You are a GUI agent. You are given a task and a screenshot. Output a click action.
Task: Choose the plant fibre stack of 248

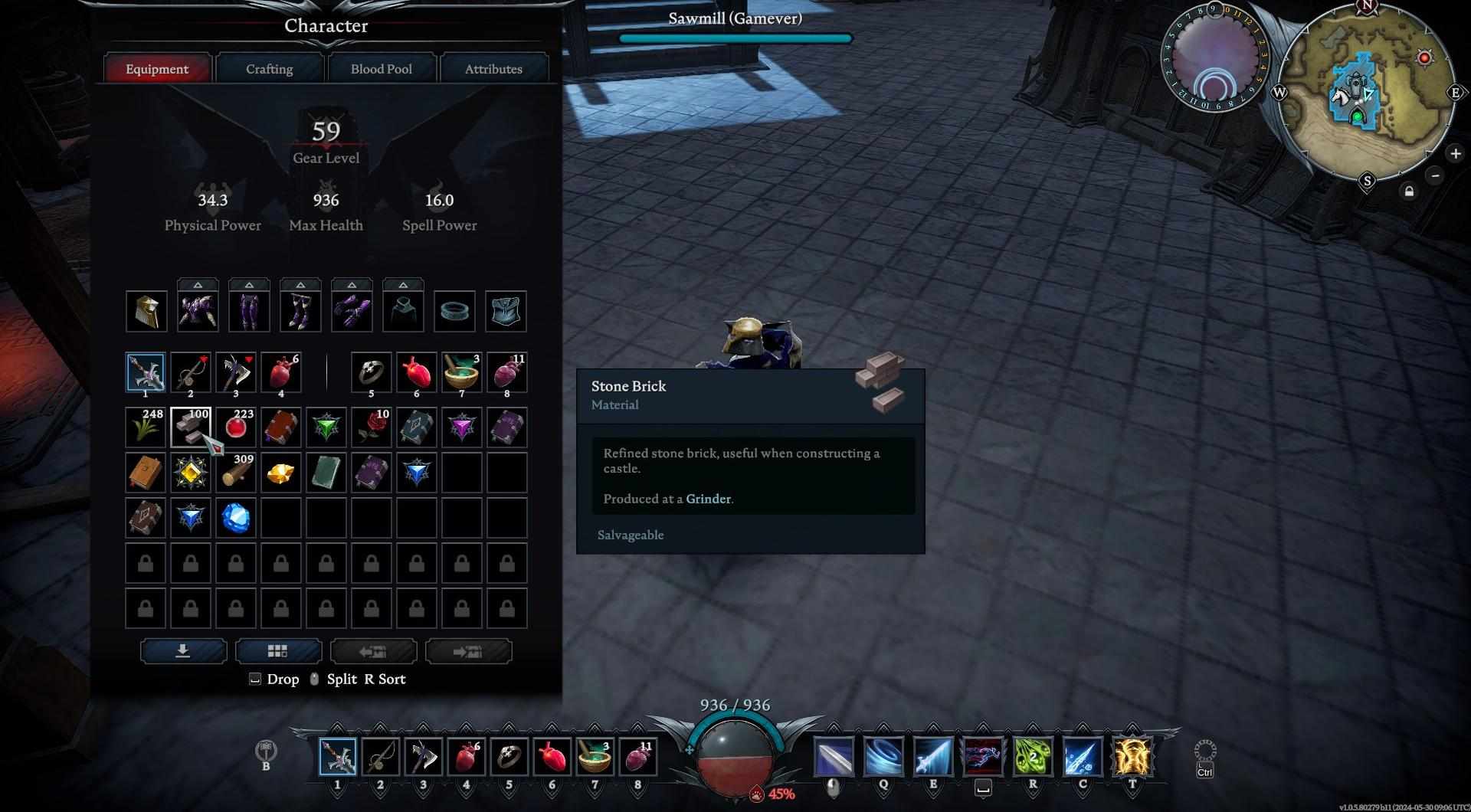(146, 427)
